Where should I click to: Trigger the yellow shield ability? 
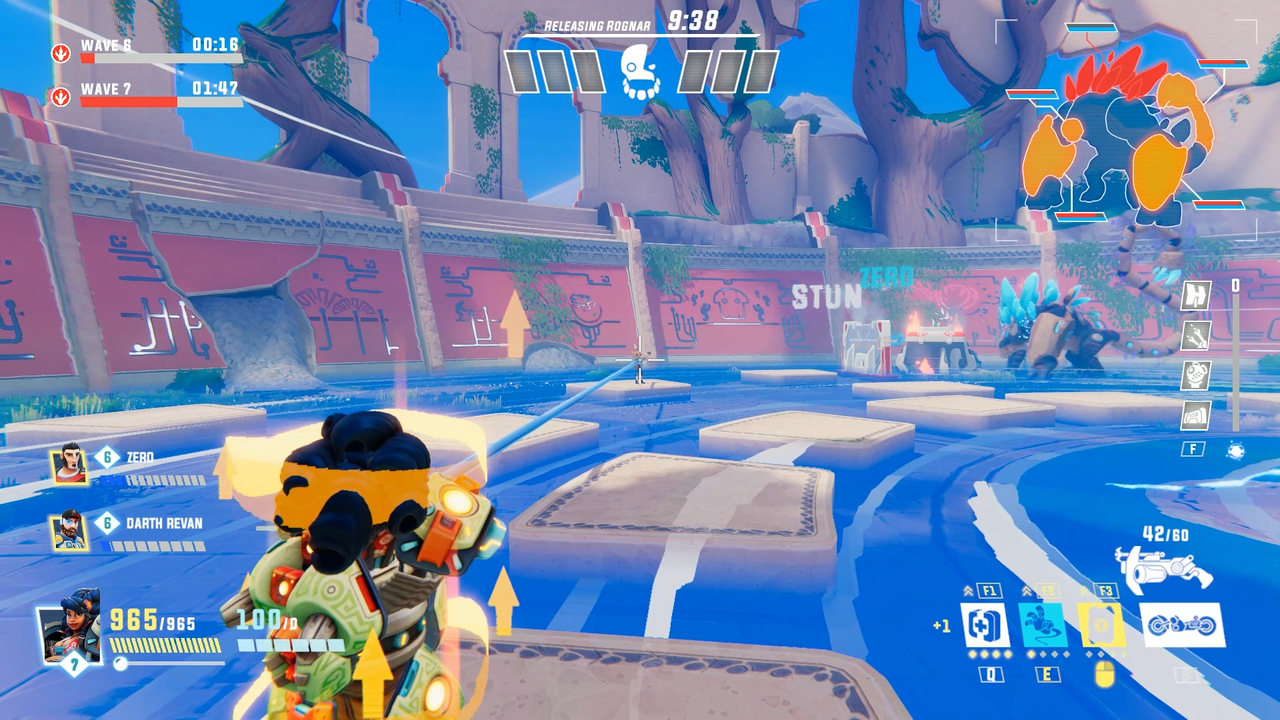tap(1101, 625)
